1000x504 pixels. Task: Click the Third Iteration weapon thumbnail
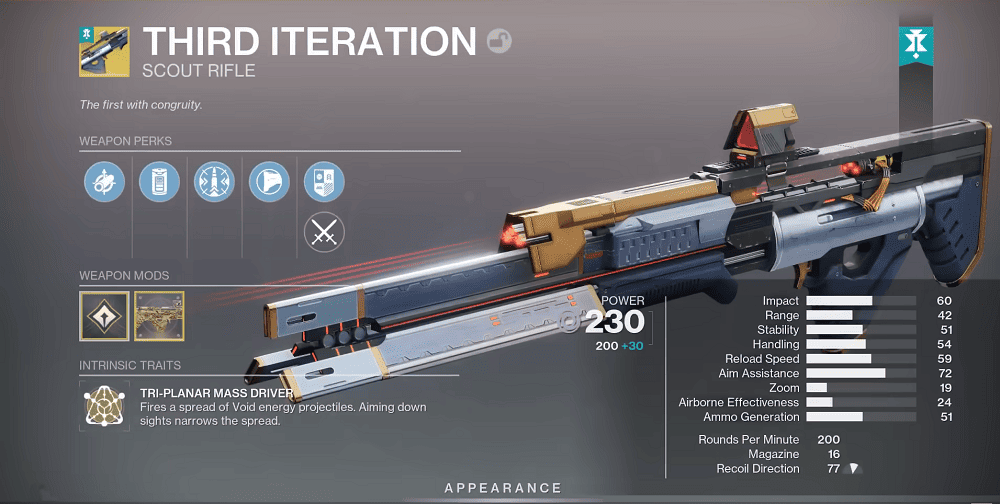click(104, 52)
